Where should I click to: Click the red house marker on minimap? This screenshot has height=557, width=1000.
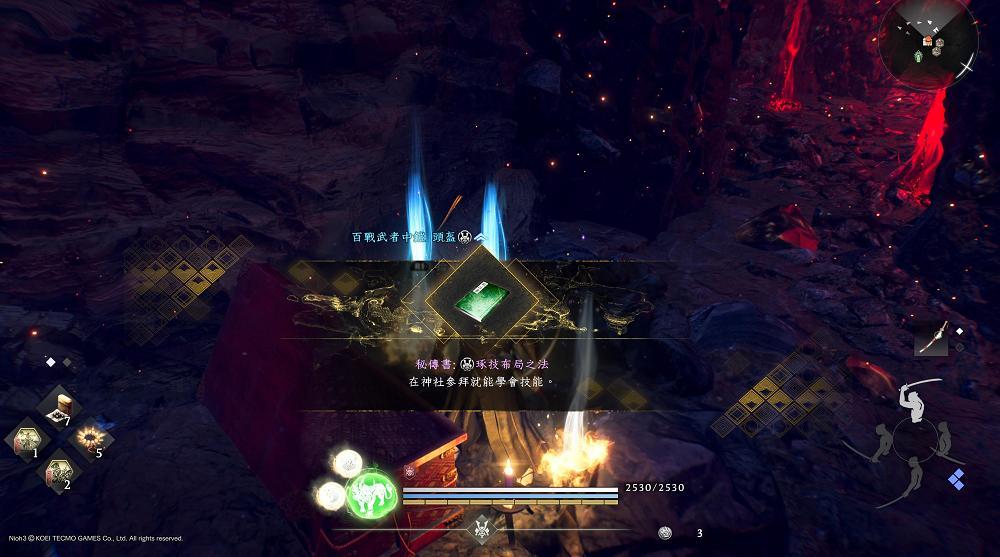click(x=928, y=40)
